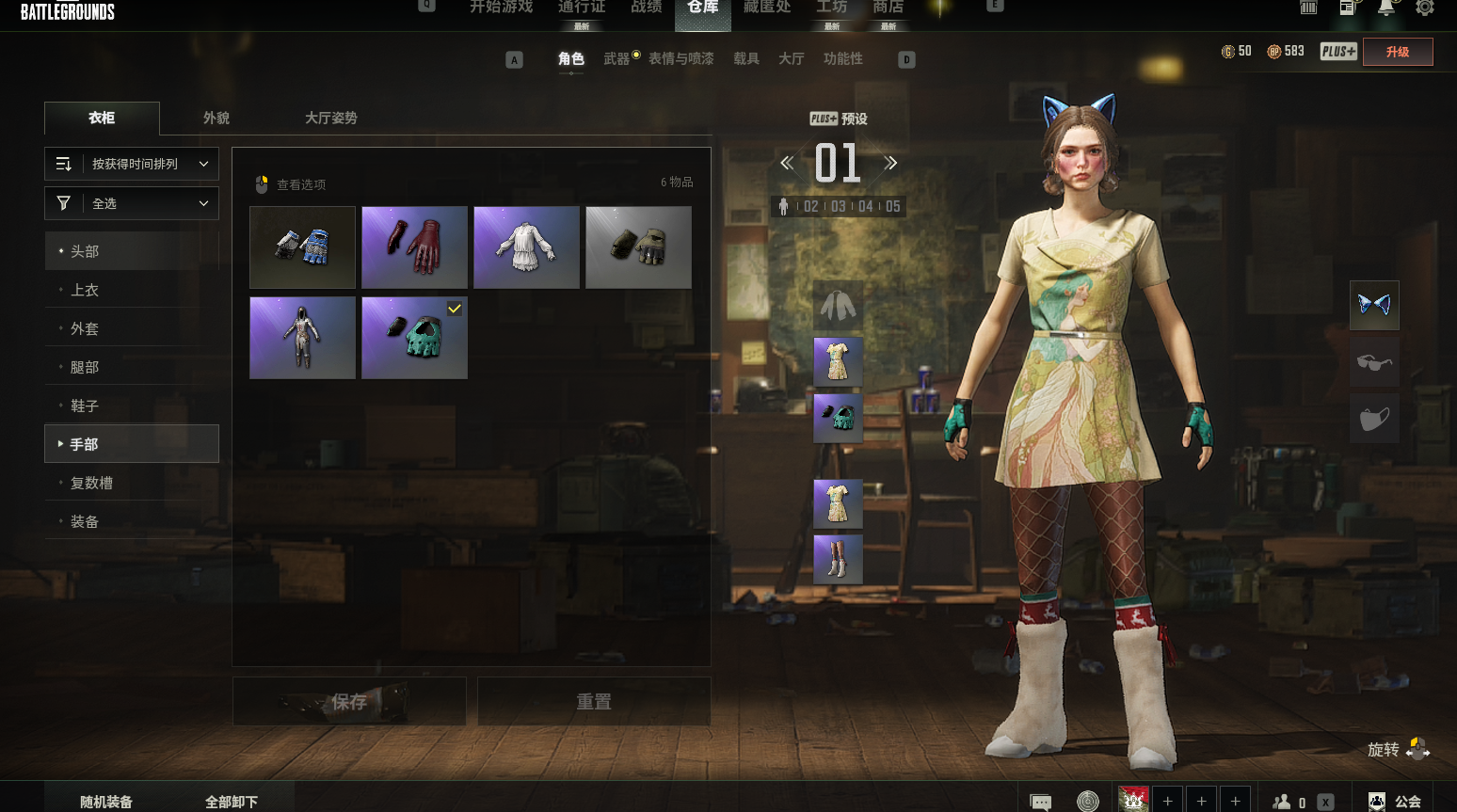Image resolution: width=1457 pixels, height=812 pixels.
Task: Go to the next preset arrow
Action: coord(890,163)
